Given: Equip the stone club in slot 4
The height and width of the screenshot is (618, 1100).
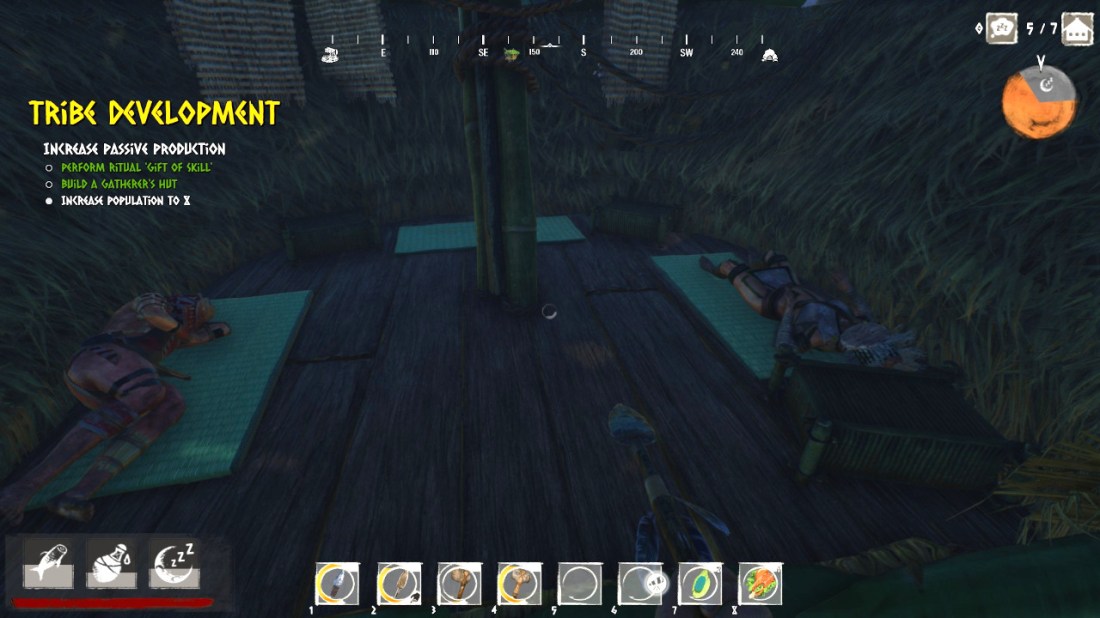Looking at the screenshot, I should click(519, 583).
